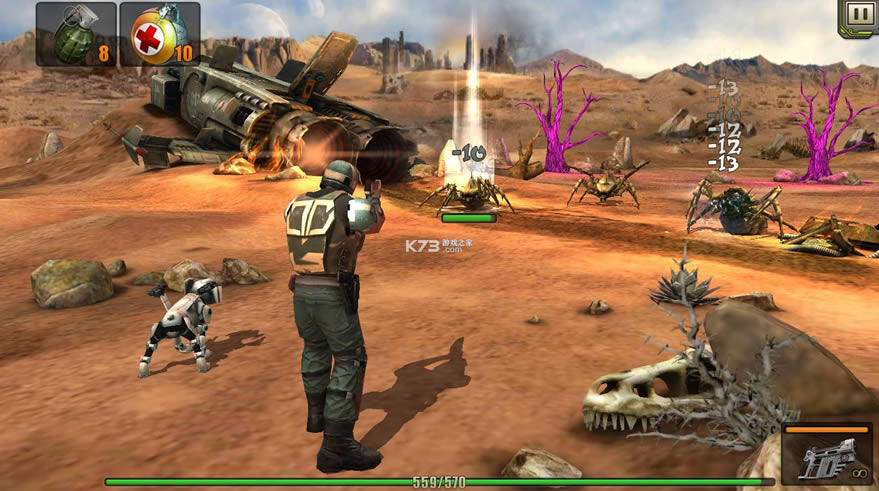Pause the game
This screenshot has height=491, width=879.
(x=858, y=15)
